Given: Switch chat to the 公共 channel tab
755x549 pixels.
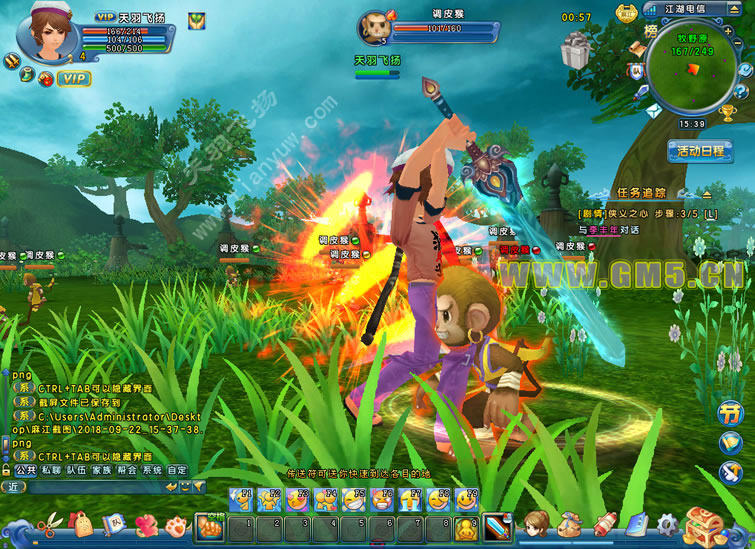Looking at the screenshot, I should tap(25, 469).
